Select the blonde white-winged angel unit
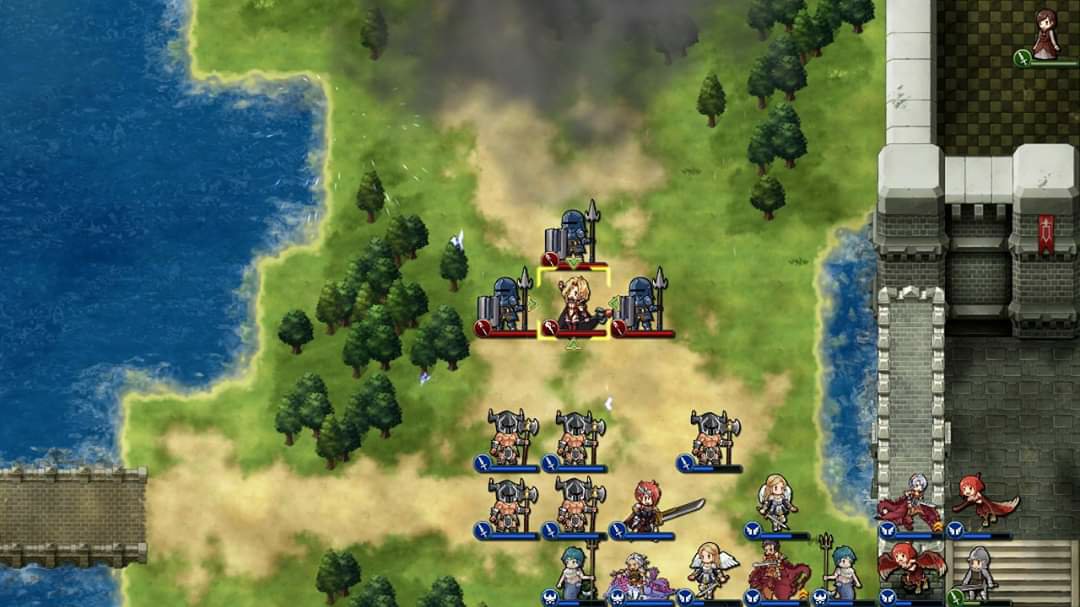This screenshot has height=607, width=1080. 709,570
